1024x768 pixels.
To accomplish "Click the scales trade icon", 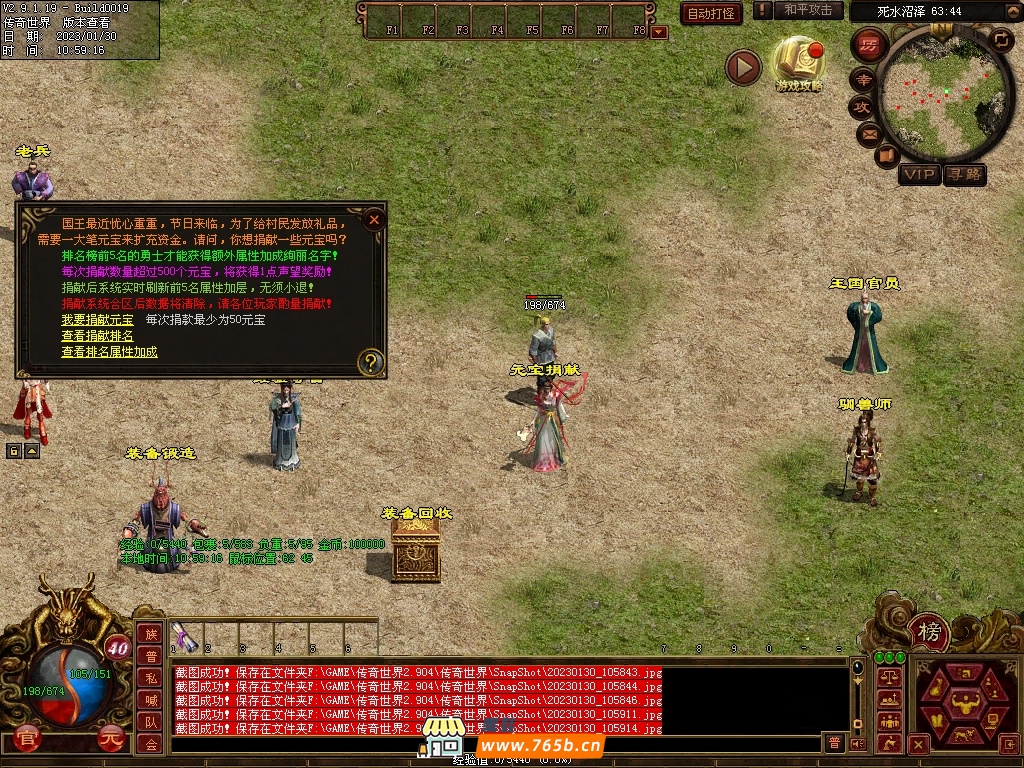I will (889, 678).
